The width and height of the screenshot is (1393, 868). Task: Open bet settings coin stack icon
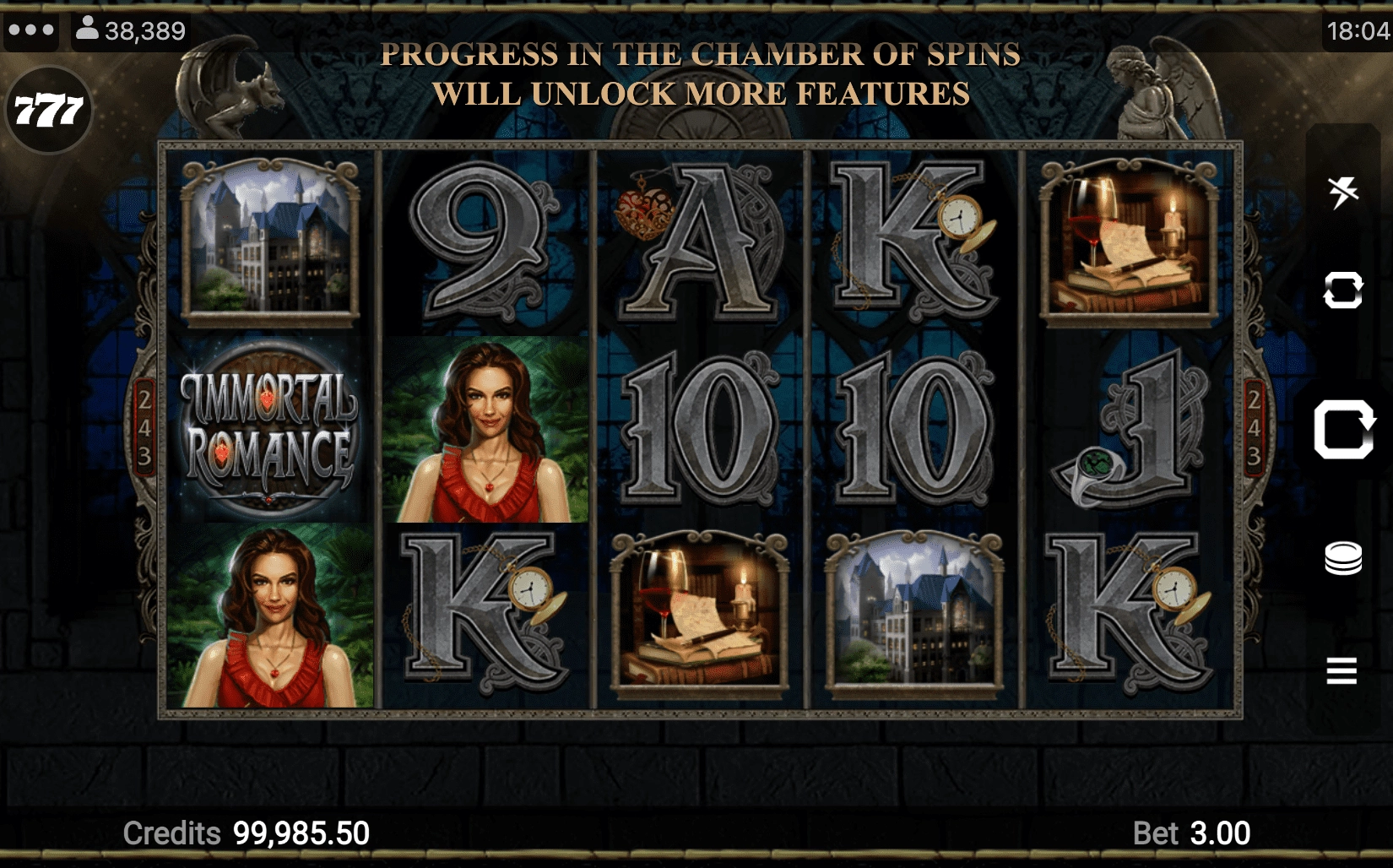pos(1342,558)
